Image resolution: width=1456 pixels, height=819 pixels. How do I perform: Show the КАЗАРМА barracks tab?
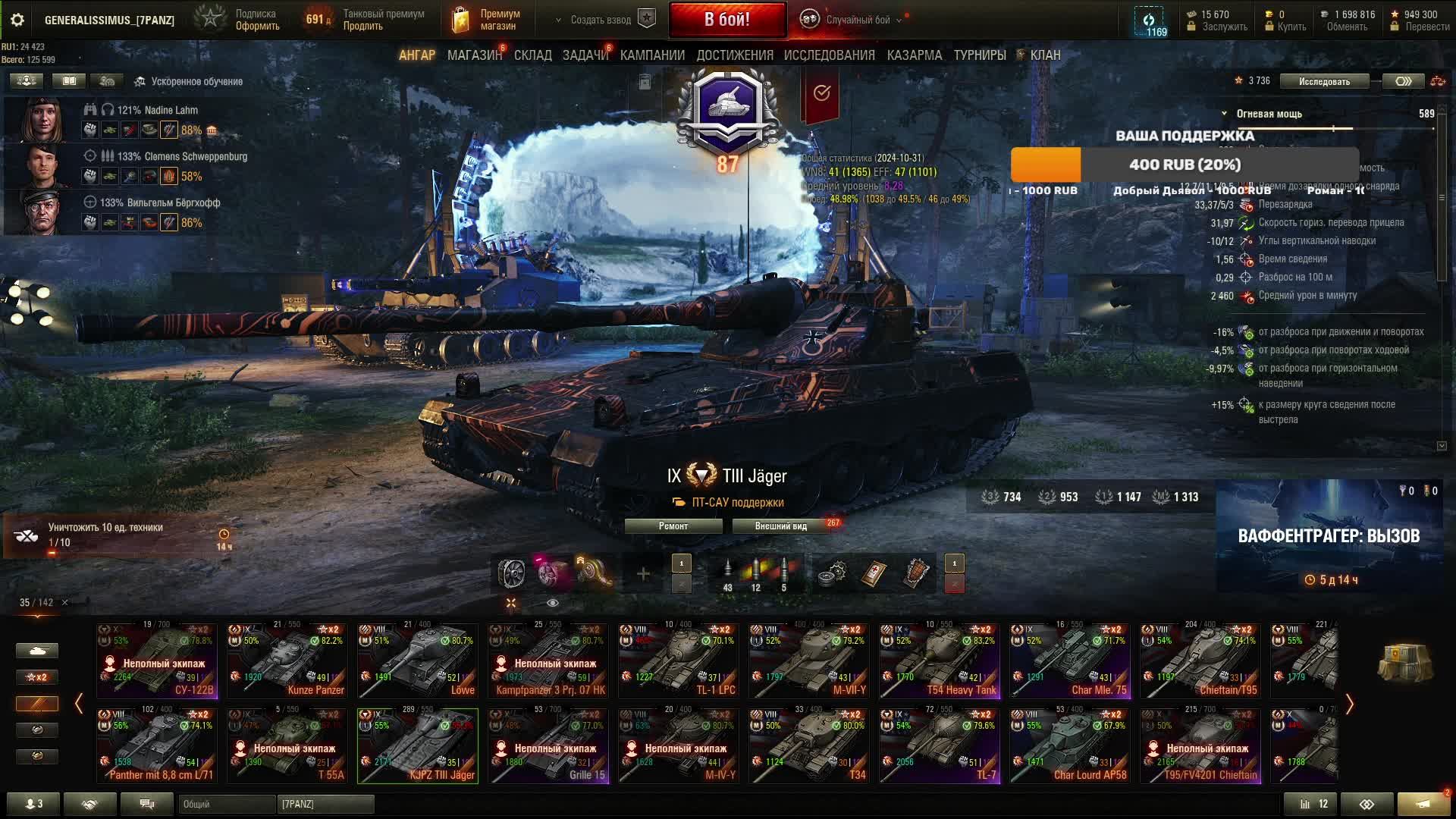(x=914, y=55)
